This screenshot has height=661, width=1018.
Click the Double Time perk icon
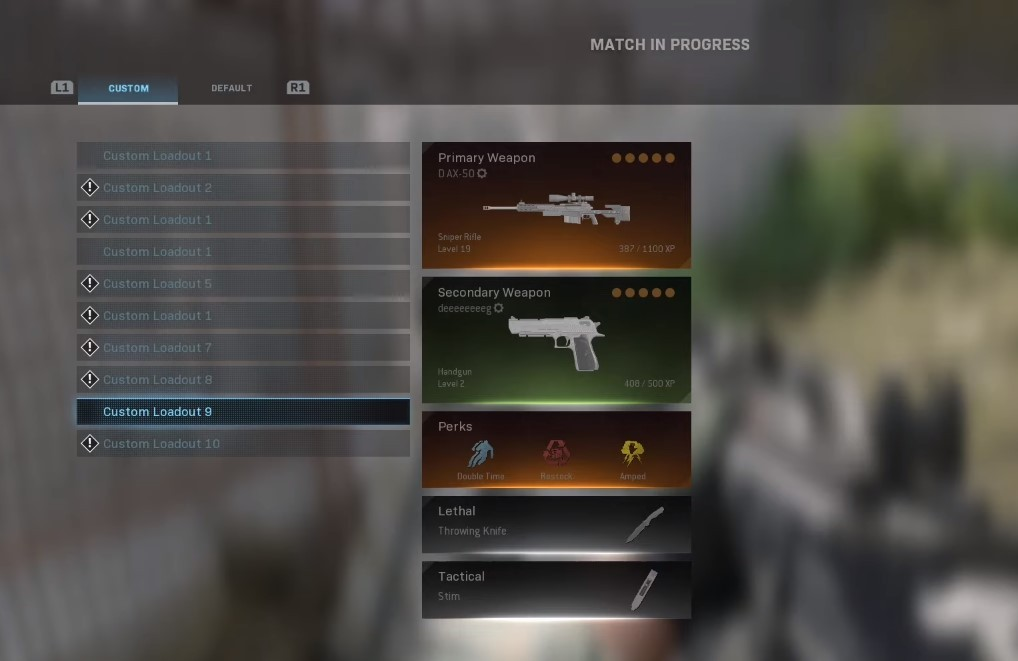click(482, 455)
